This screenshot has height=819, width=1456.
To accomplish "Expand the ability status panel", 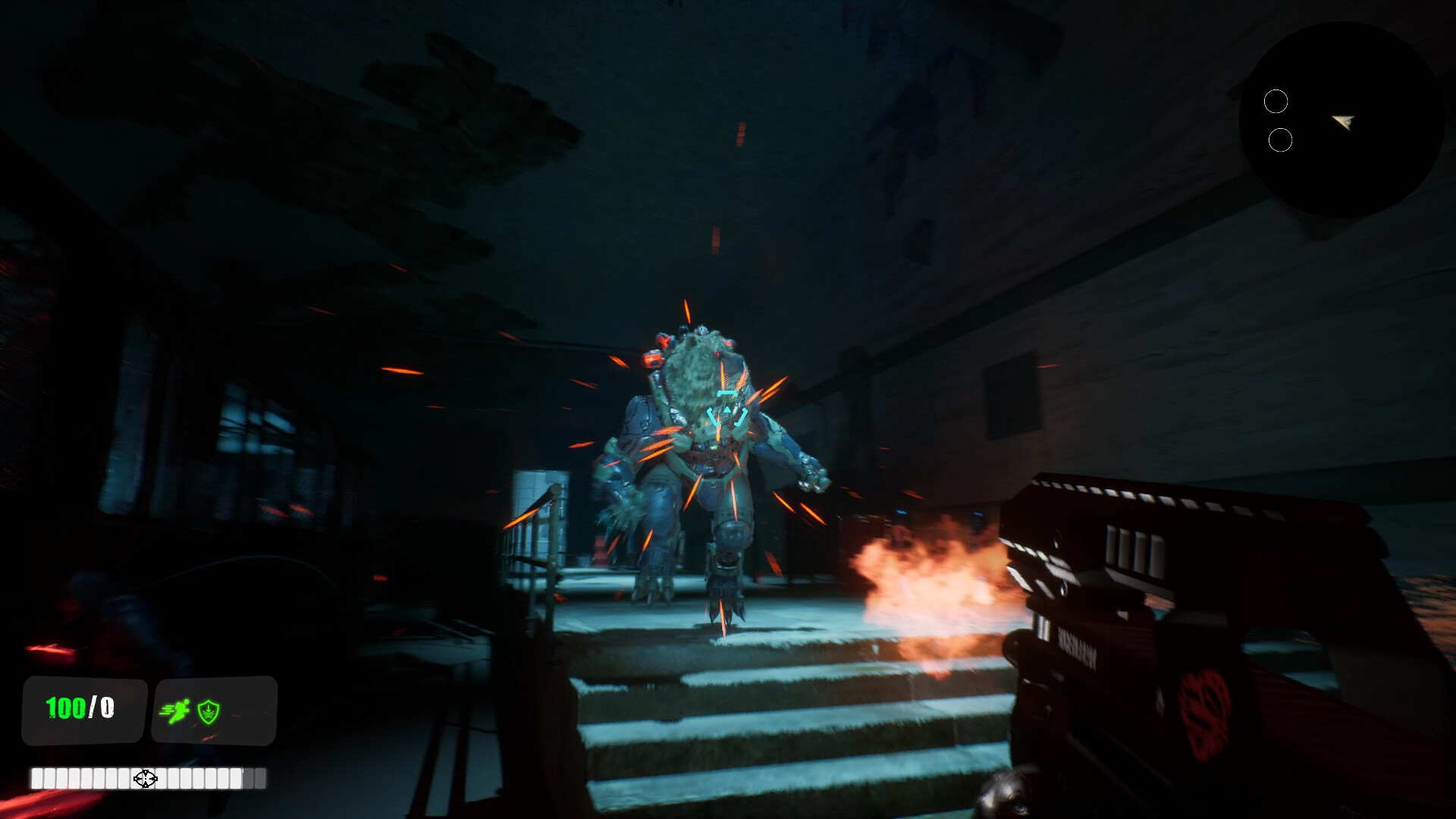I will click(214, 711).
